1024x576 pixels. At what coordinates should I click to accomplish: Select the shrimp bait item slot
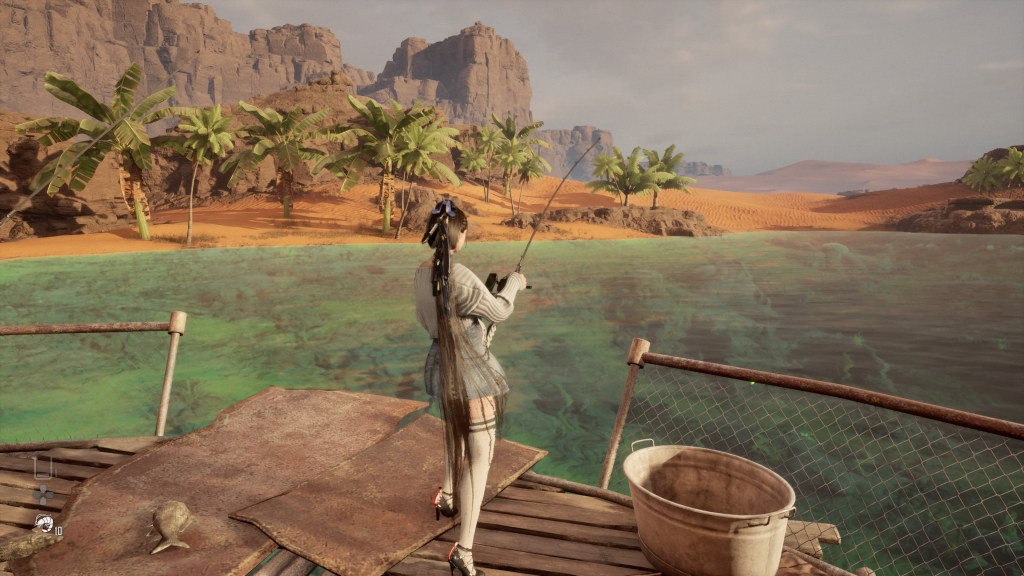[x=43, y=522]
